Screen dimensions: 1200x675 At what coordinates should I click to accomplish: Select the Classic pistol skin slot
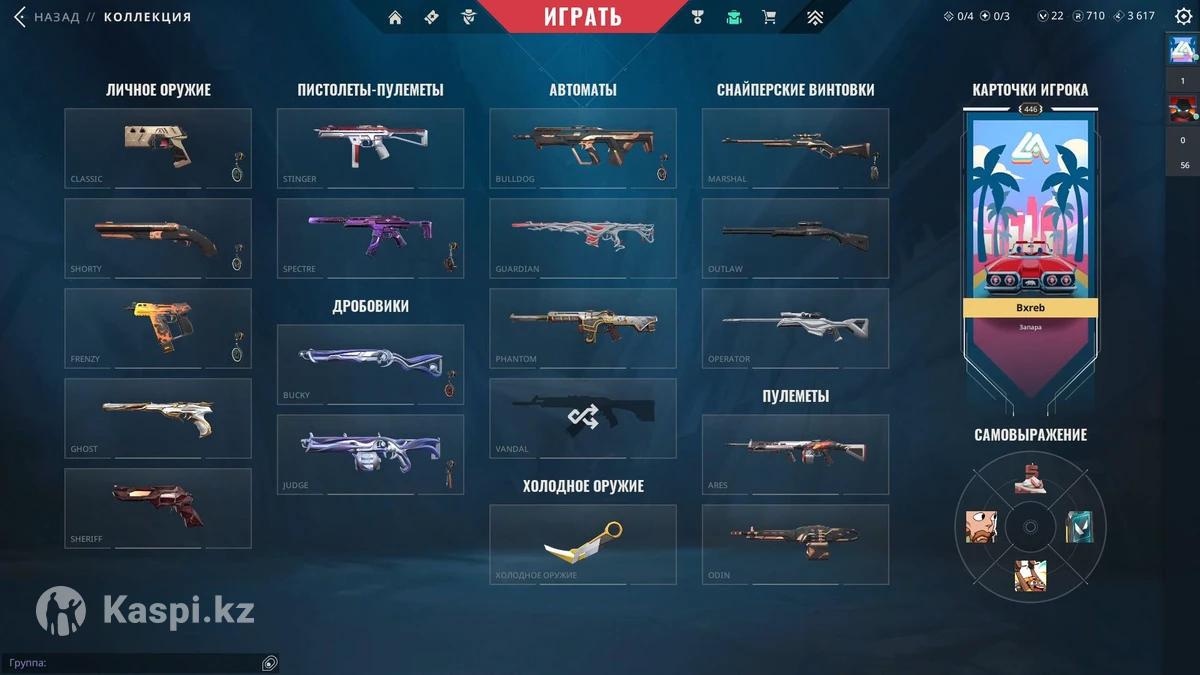click(158, 147)
